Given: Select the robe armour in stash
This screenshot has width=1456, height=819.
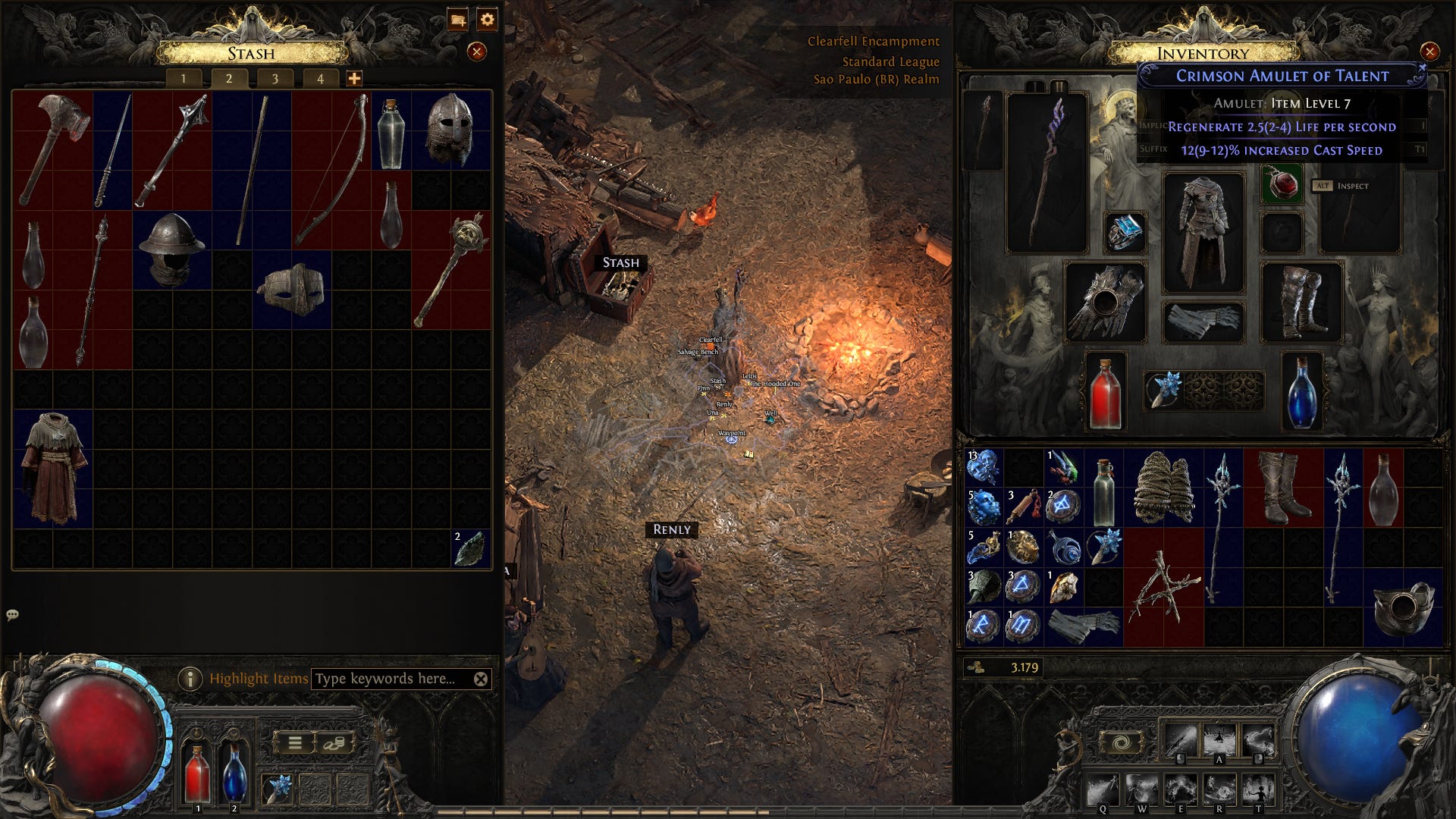Looking at the screenshot, I should 53,469.
